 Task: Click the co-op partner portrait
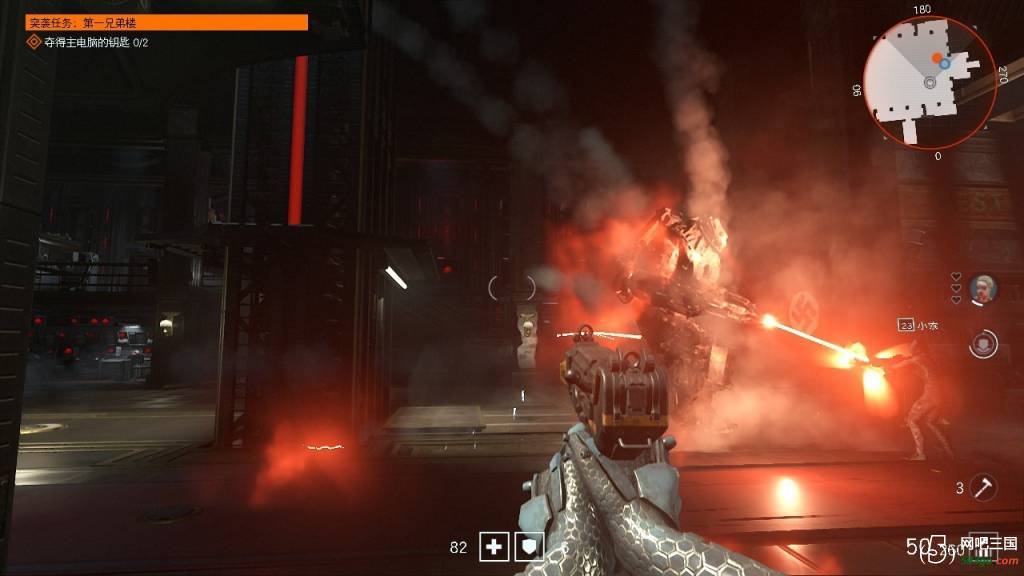point(983,289)
